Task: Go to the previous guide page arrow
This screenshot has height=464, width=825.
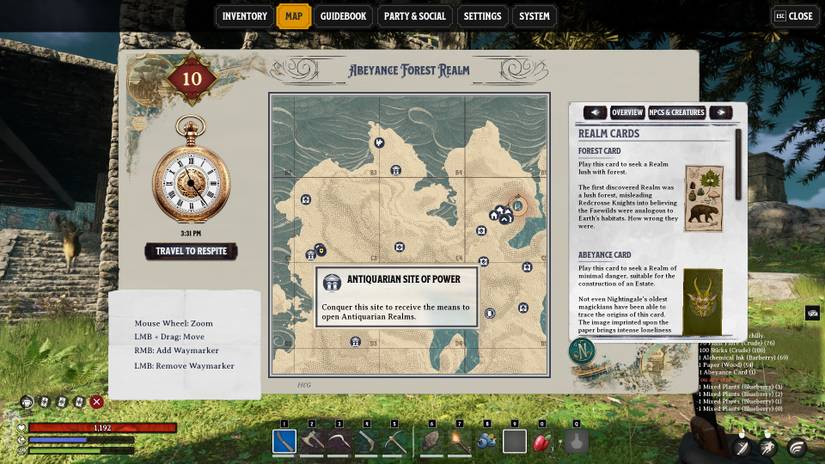Action: [595, 113]
